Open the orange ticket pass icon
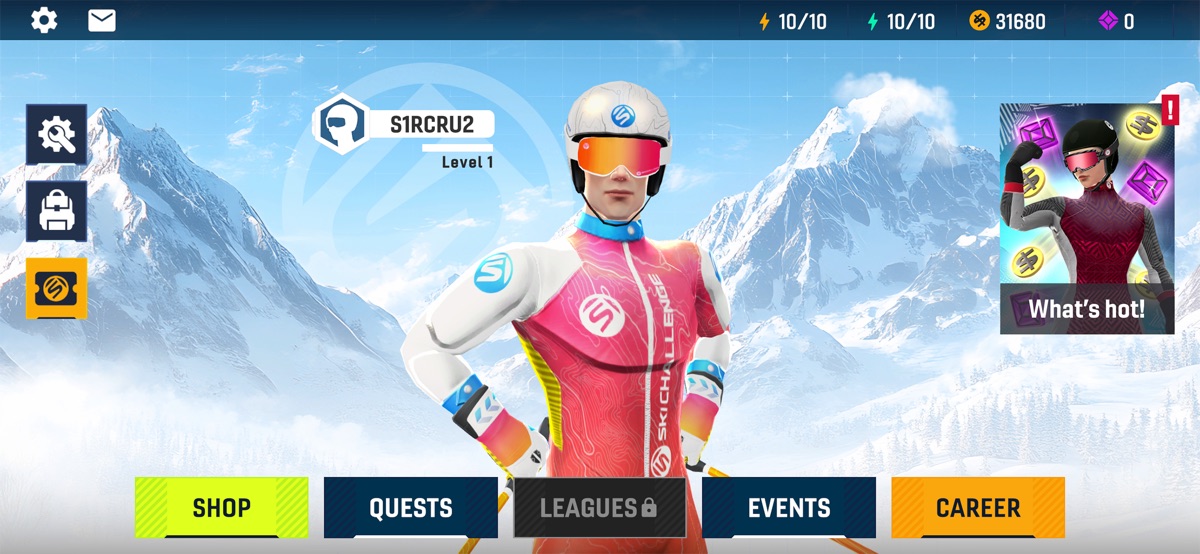The width and height of the screenshot is (1200, 554). [x=56, y=288]
